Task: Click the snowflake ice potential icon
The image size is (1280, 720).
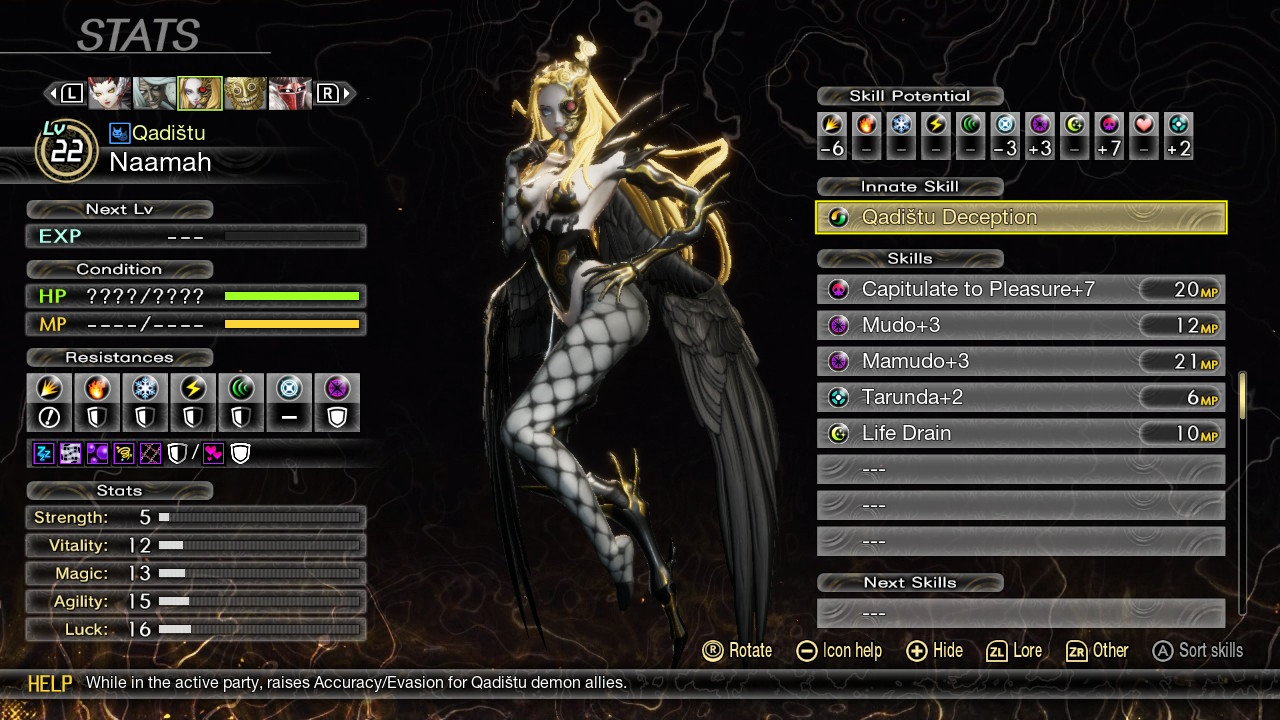Action: click(x=902, y=125)
